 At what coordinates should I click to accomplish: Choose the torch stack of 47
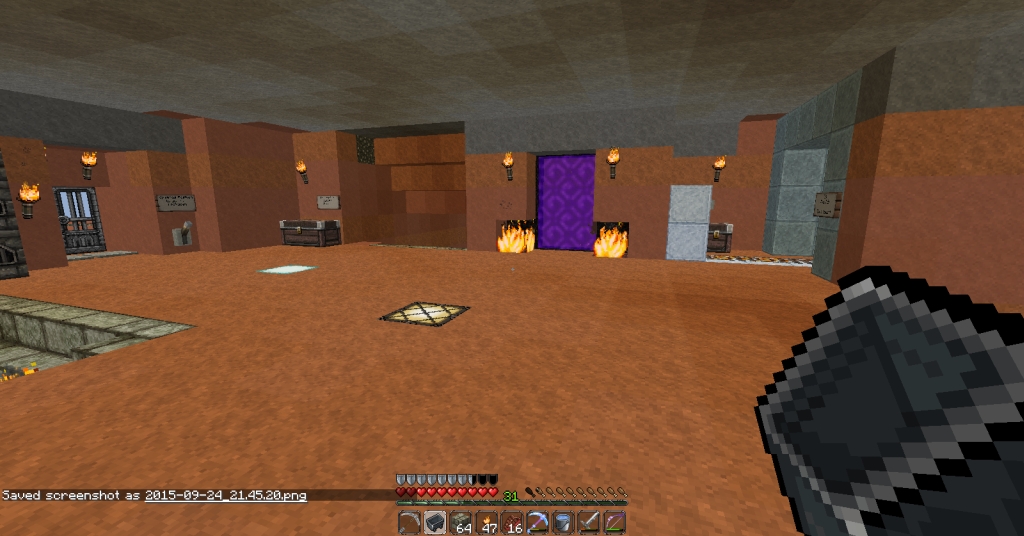pos(487,523)
